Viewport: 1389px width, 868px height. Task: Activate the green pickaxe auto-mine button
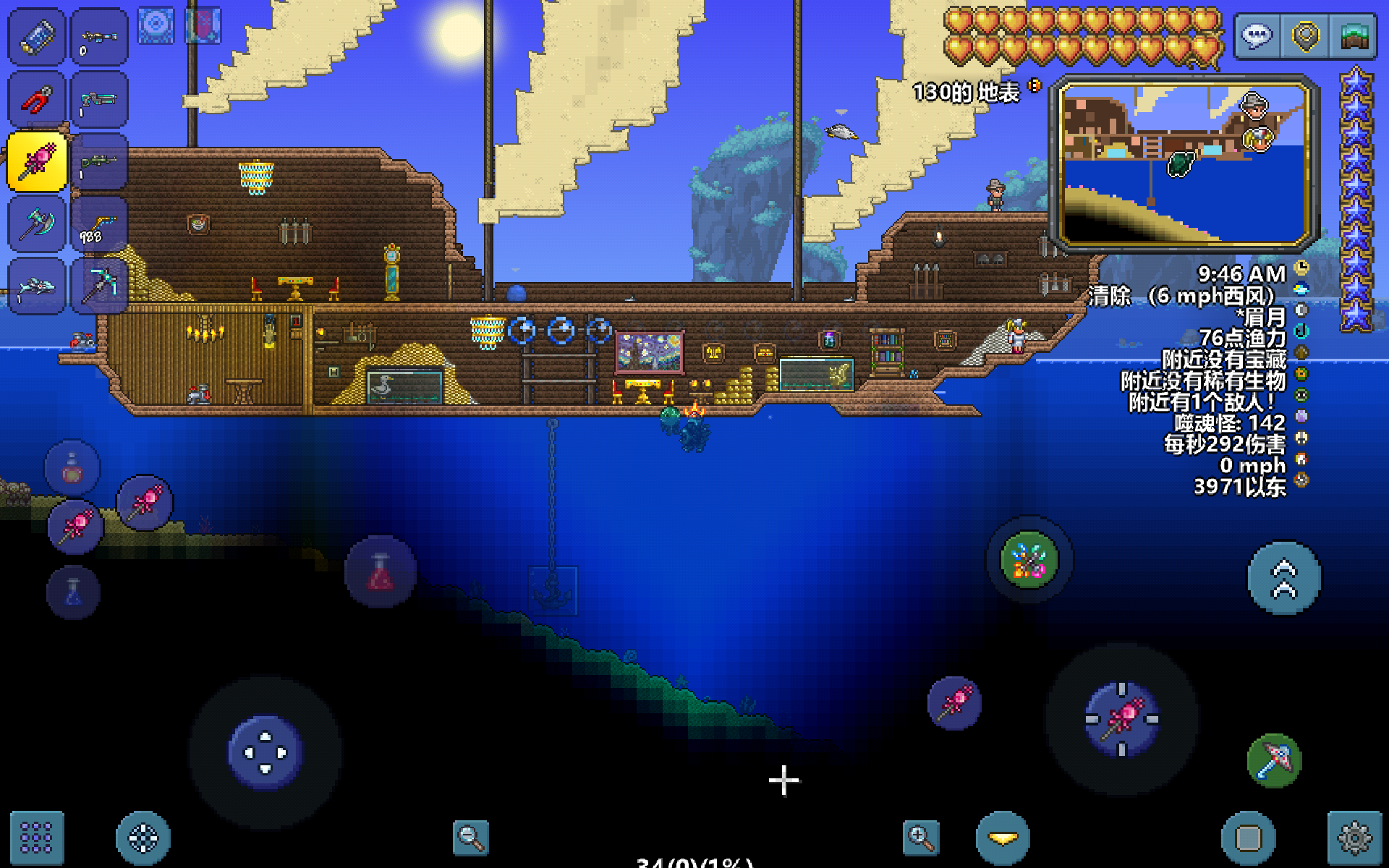coord(1274,760)
